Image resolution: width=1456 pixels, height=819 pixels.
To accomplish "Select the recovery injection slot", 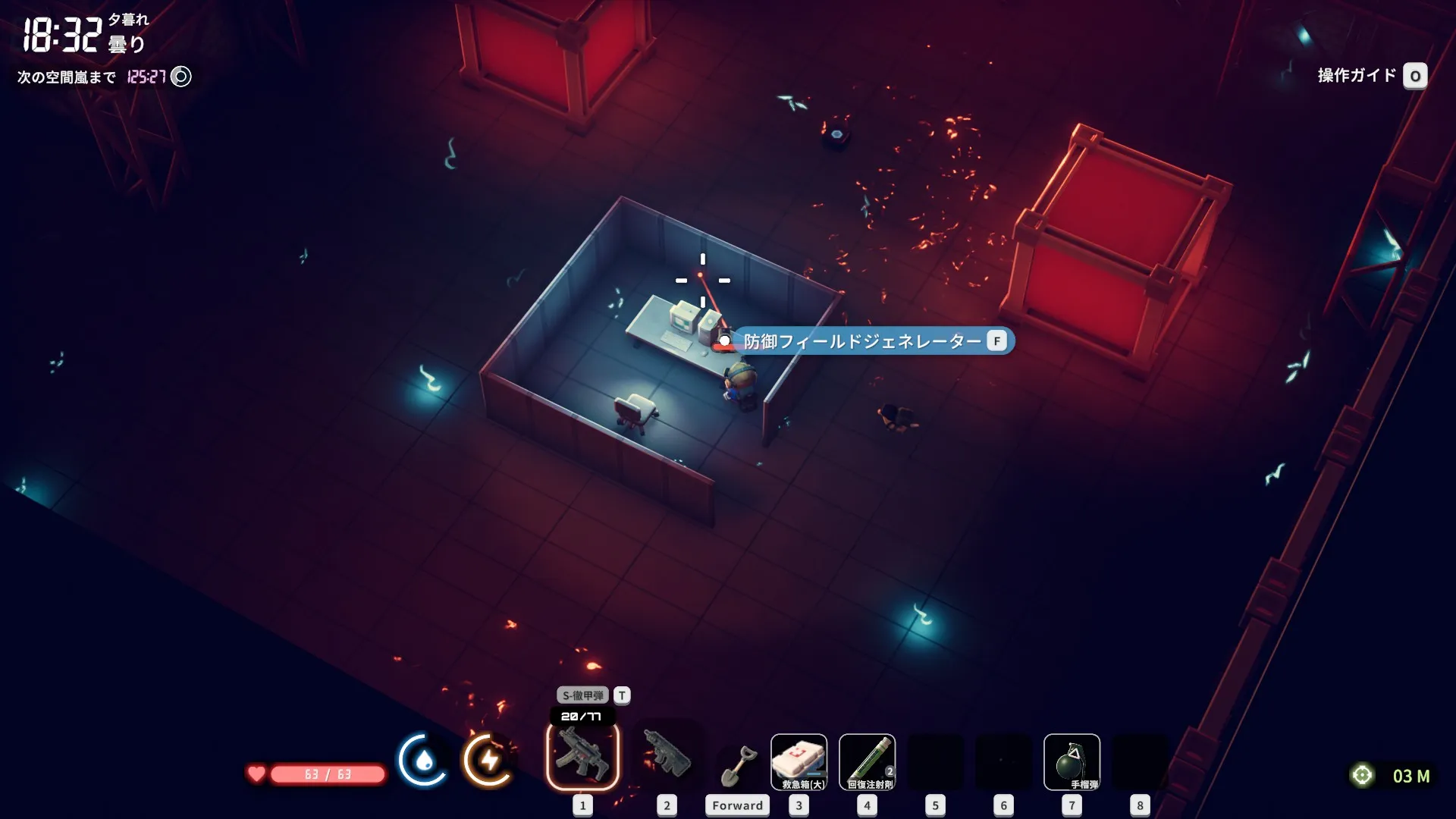I will (x=867, y=761).
